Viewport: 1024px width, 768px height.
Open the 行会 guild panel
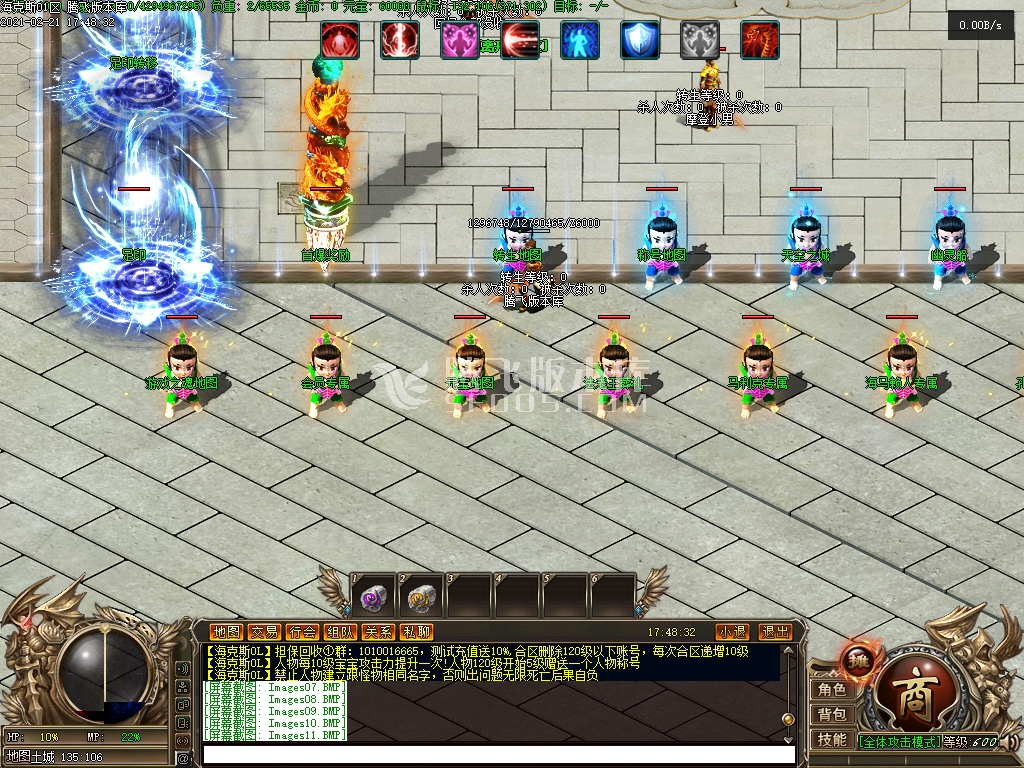pyautogui.click(x=302, y=632)
